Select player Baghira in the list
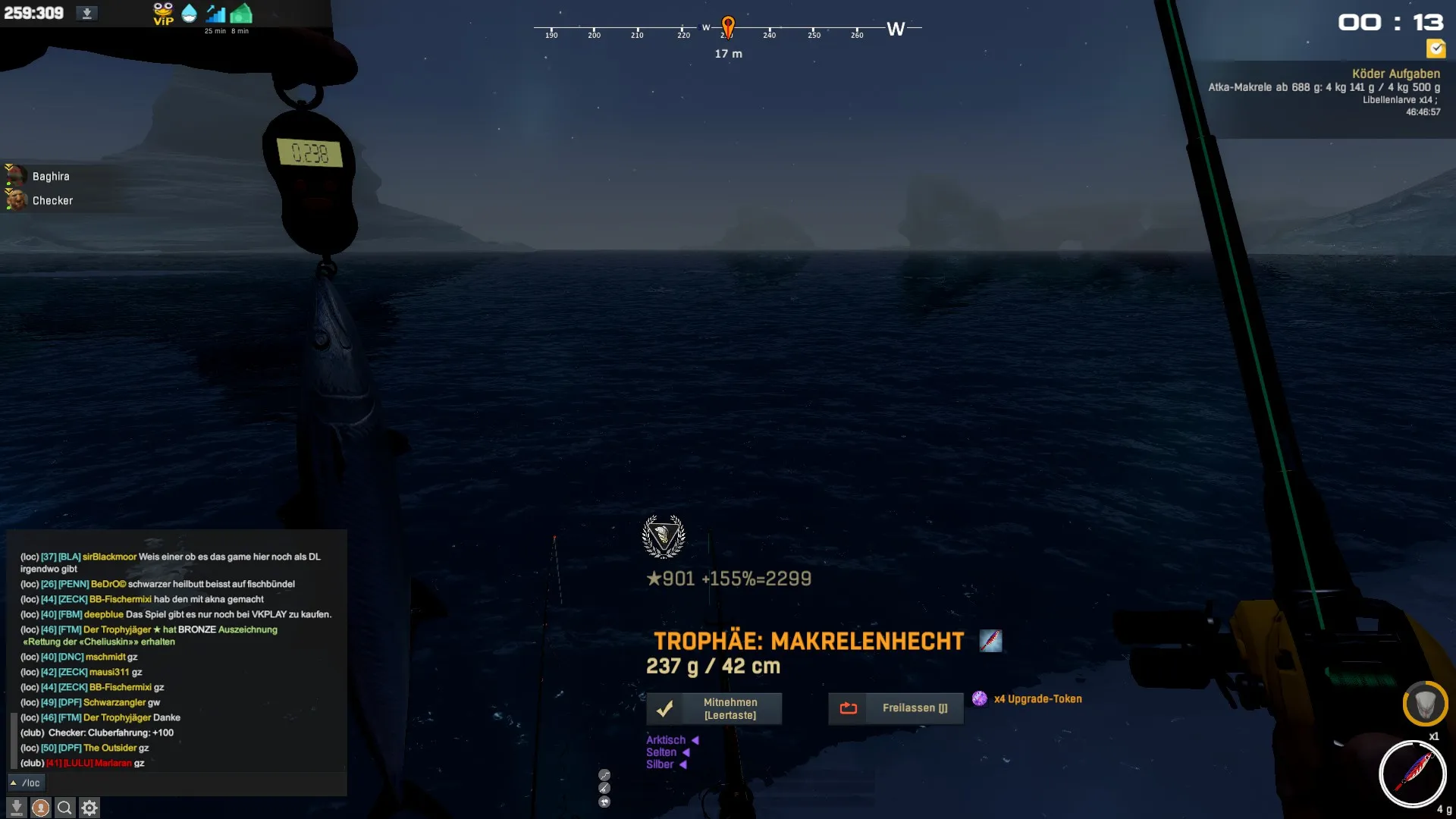The image size is (1456, 819). click(x=50, y=176)
